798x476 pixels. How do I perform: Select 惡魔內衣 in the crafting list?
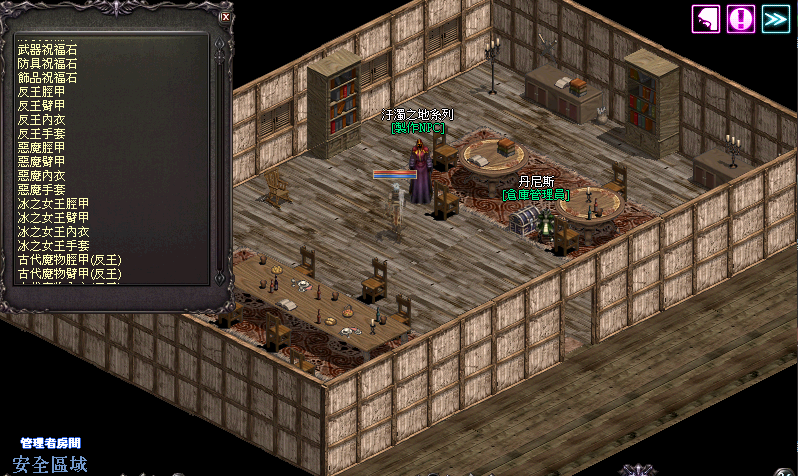pos(41,175)
